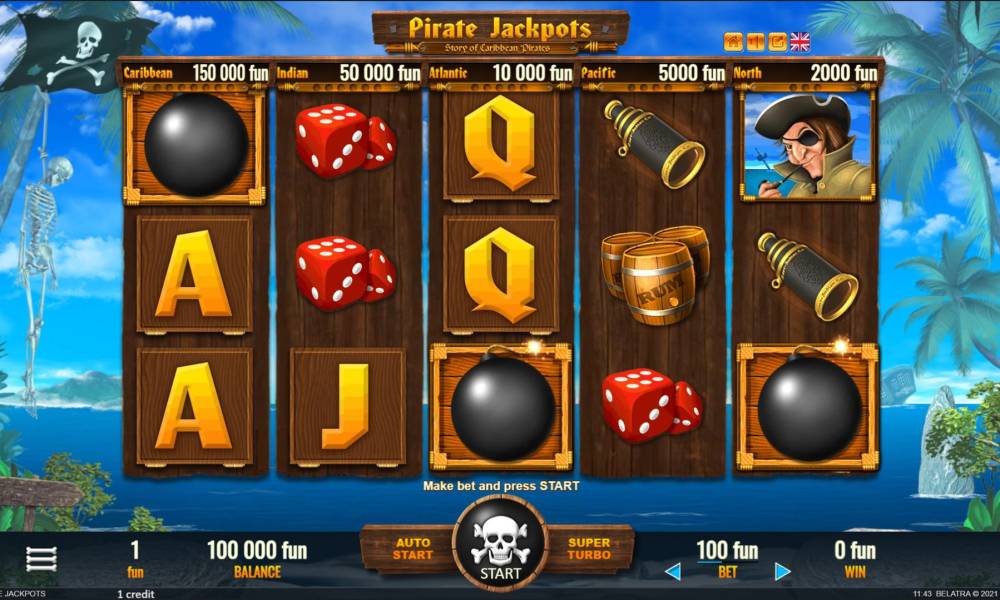
Task: Go to the home screen icon
Action: (x=733, y=42)
